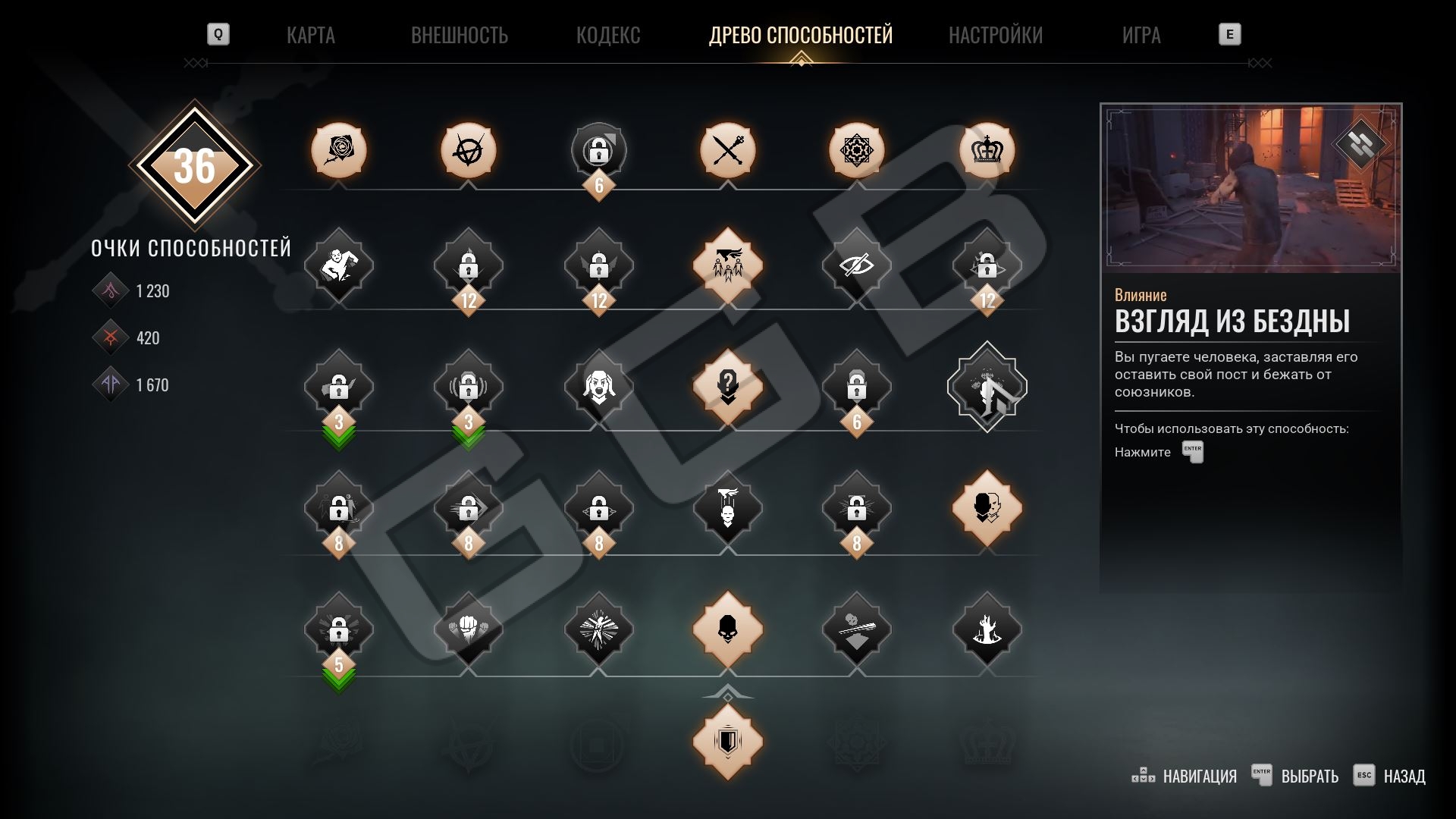
Task: Open the Внешность tab
Action: pyautogui.click(x=459, y=35)
